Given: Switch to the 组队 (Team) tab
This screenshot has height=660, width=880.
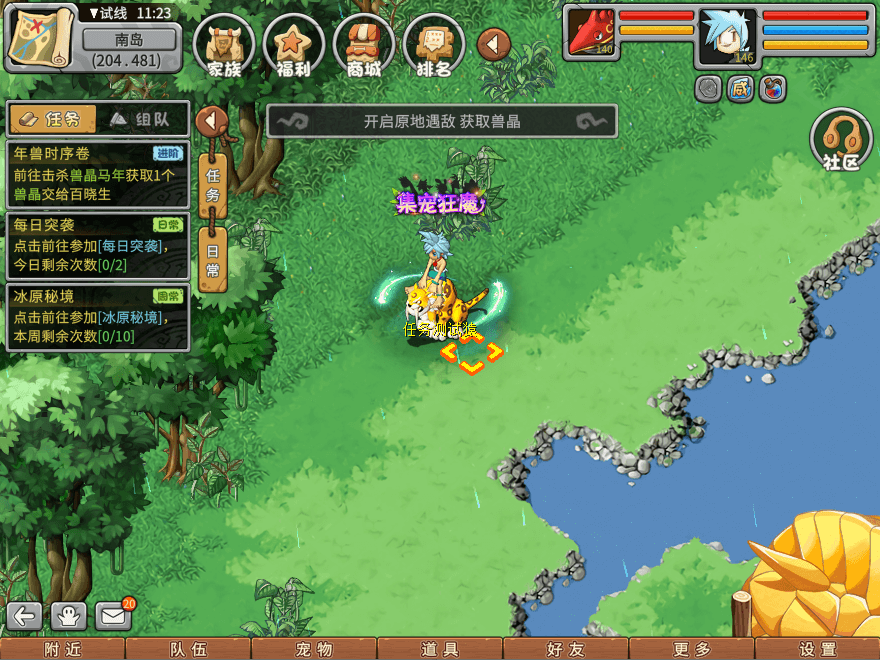Looking at the screenshot, I should point(142,120).
